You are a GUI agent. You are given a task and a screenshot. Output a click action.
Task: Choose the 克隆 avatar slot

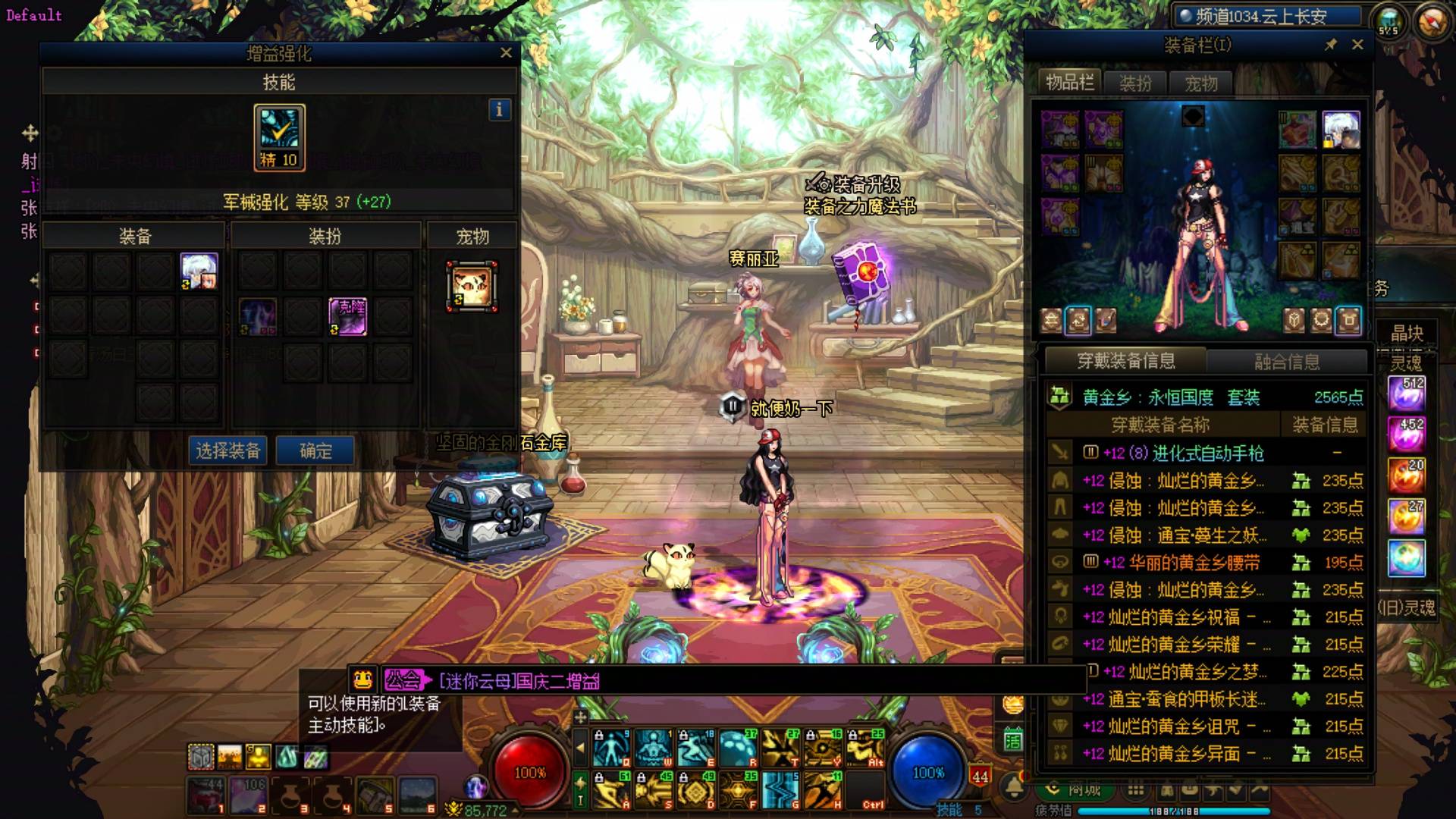[348, 316]
